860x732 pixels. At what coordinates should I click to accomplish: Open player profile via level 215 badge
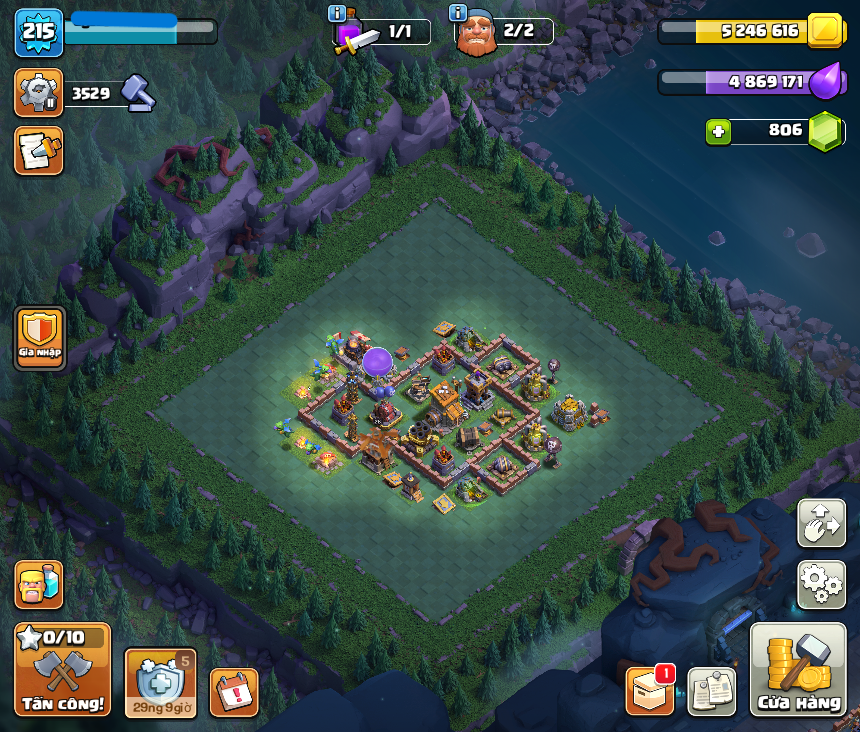[39, 32]
